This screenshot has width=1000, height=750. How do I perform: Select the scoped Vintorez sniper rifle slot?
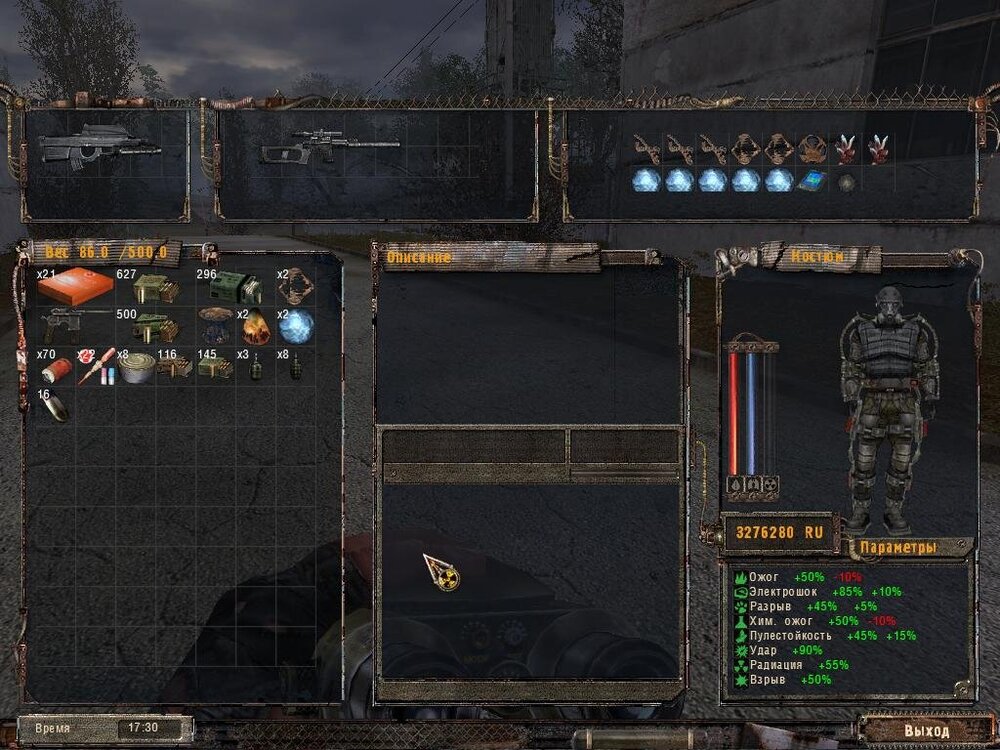(x=330, y=148)
